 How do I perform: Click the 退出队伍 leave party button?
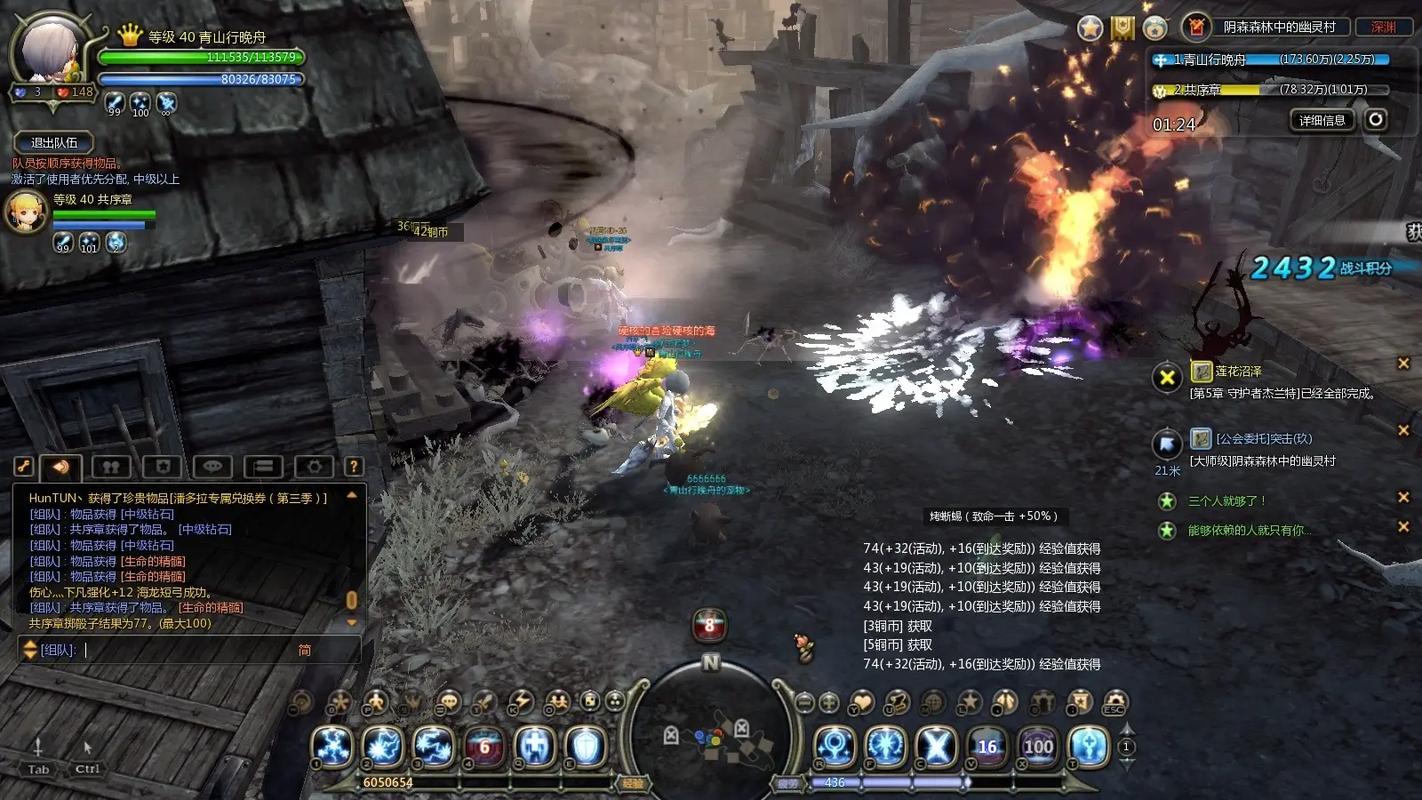coord(54,143)
